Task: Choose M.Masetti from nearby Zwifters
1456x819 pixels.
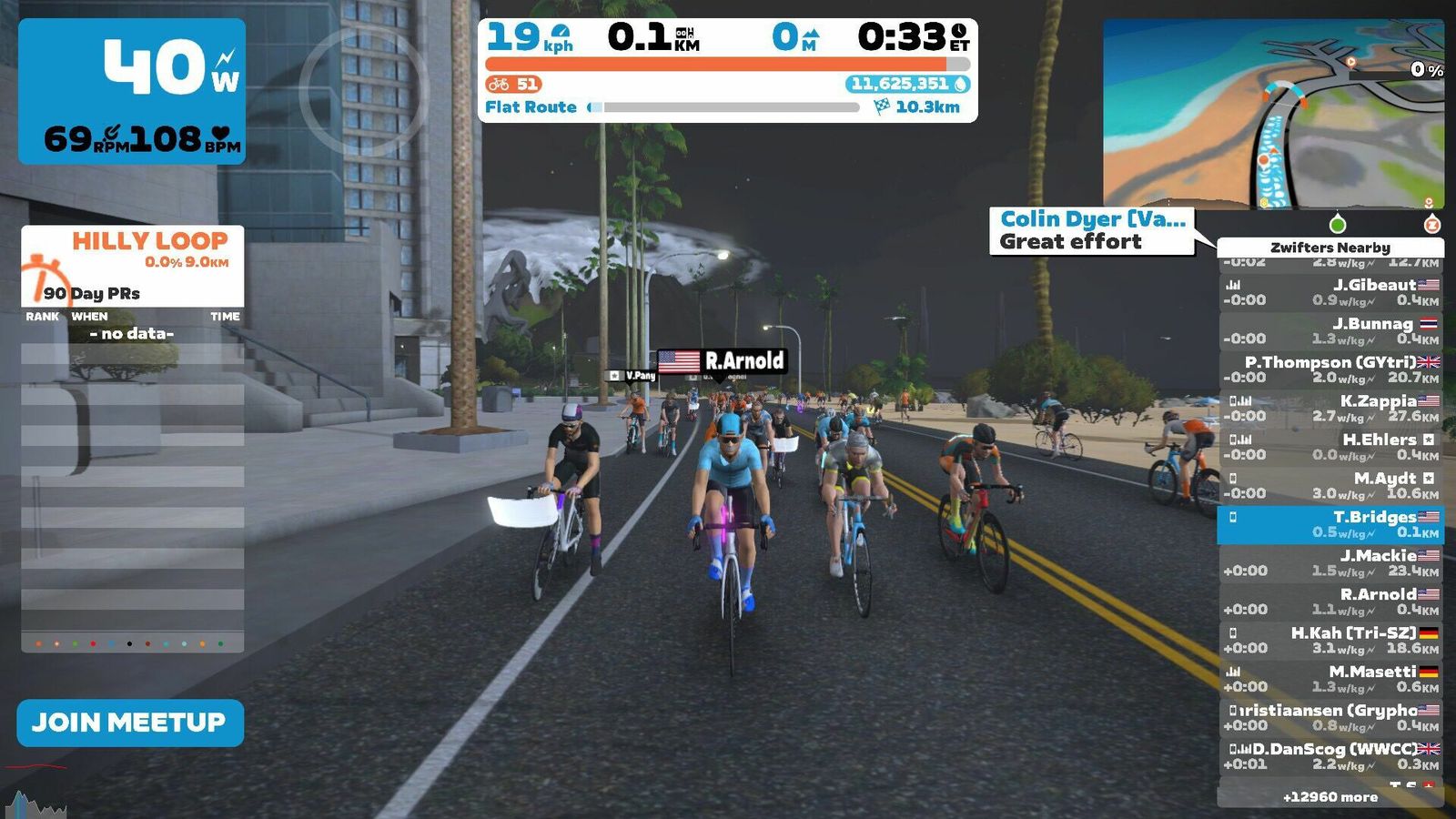Action: [1330, 679]
